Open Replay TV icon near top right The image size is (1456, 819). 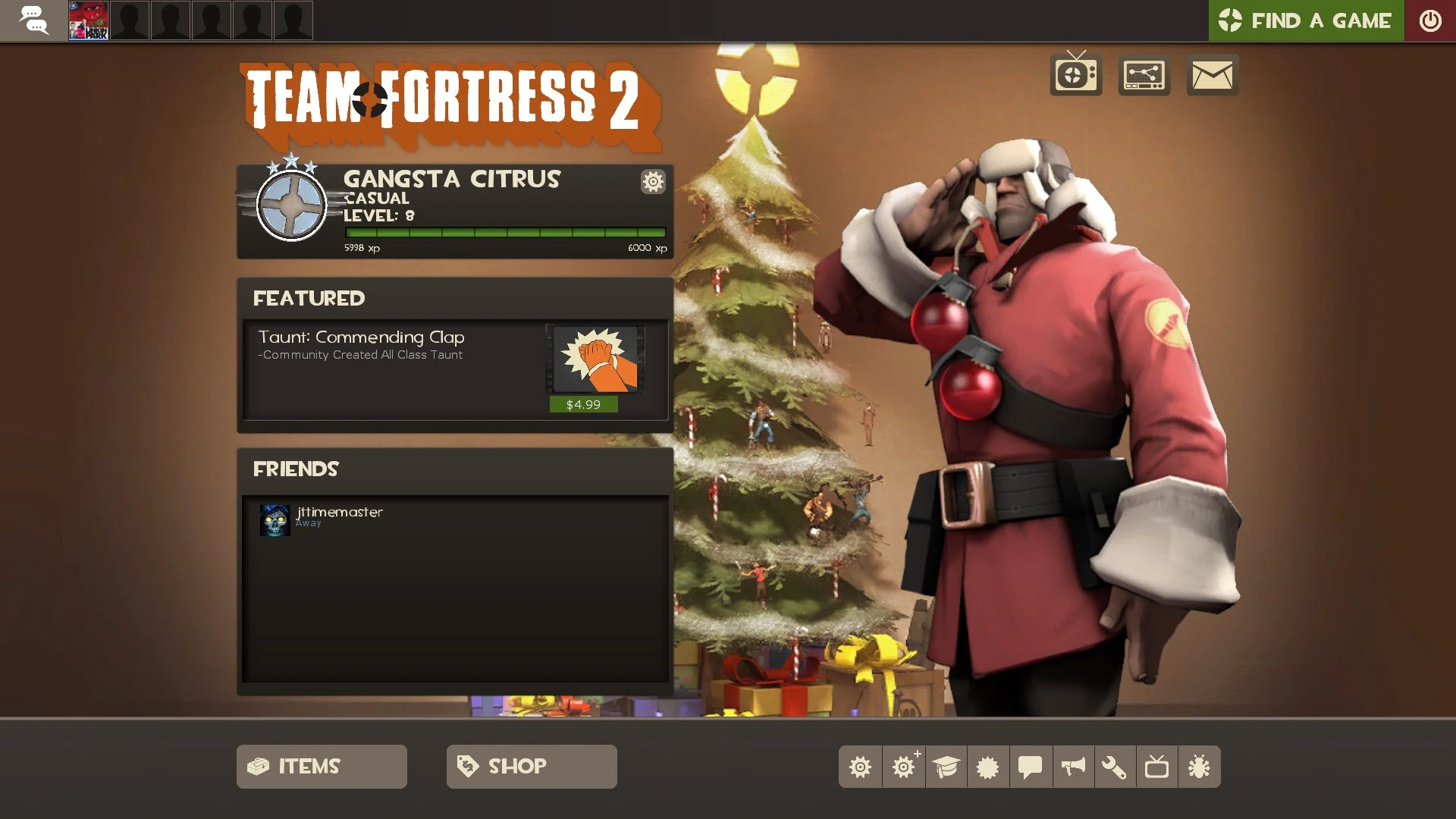click(1075, 74)
